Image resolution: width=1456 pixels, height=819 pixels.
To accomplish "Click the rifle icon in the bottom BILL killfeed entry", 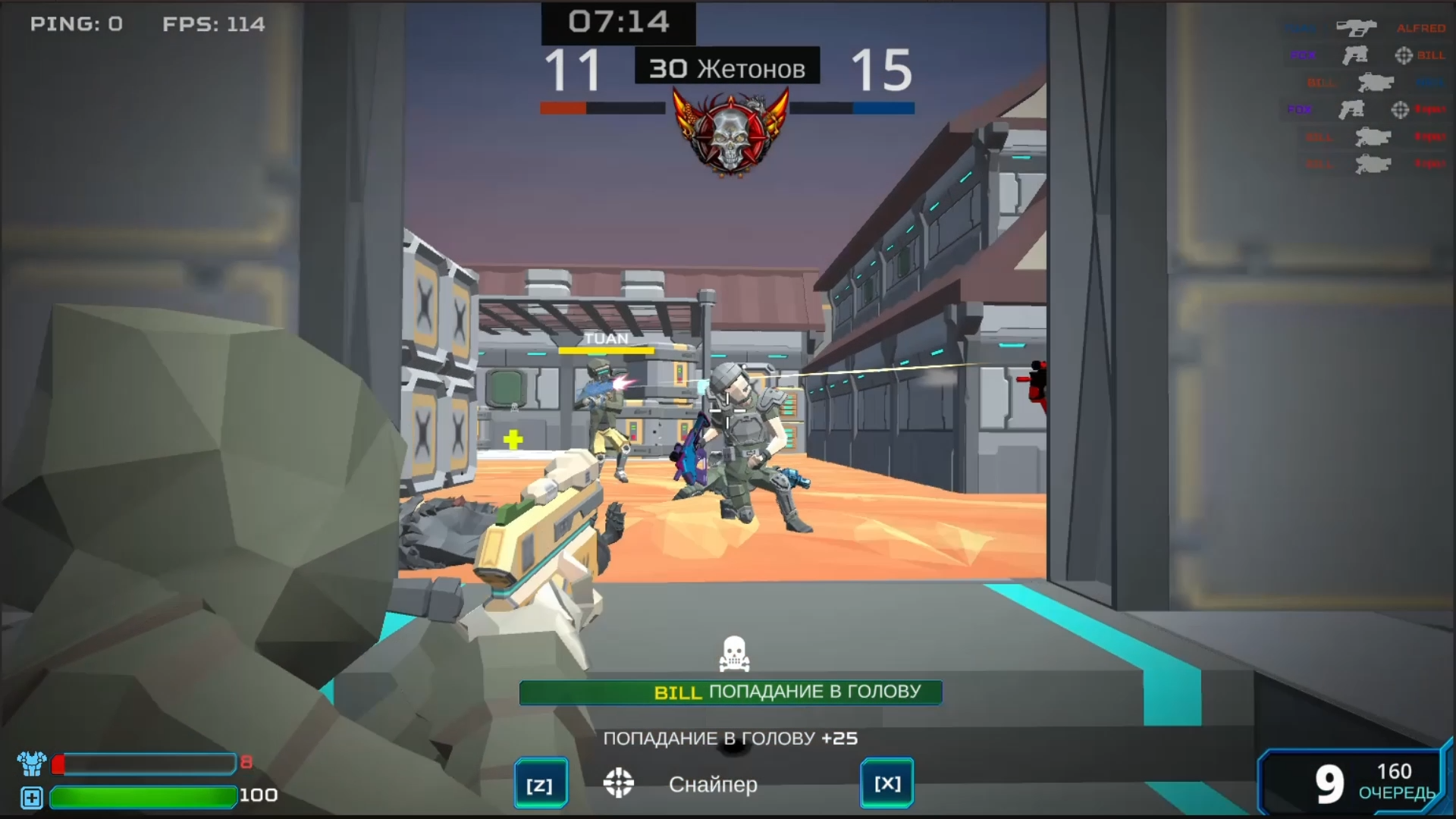I will (x=1373, y=162).
